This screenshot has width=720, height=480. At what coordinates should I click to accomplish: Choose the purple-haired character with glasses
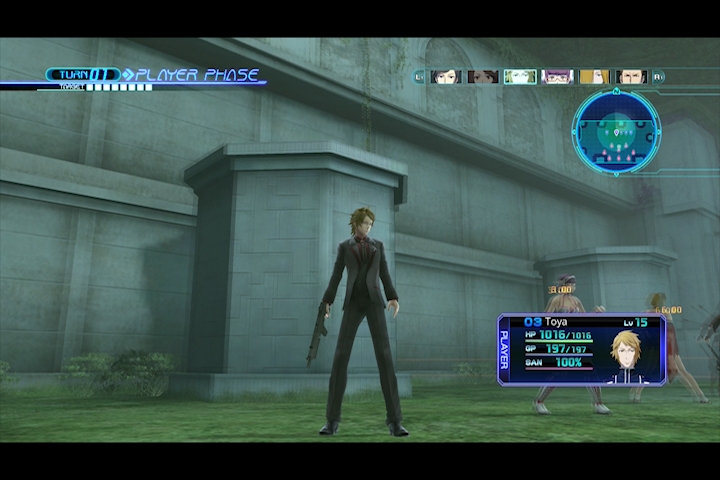[557, 76]
